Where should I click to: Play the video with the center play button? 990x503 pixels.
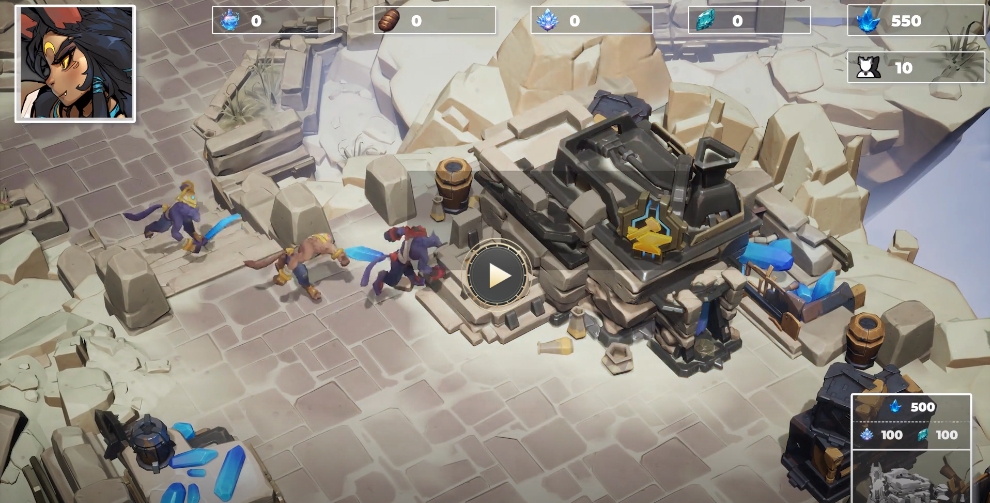tap(497, 274)
